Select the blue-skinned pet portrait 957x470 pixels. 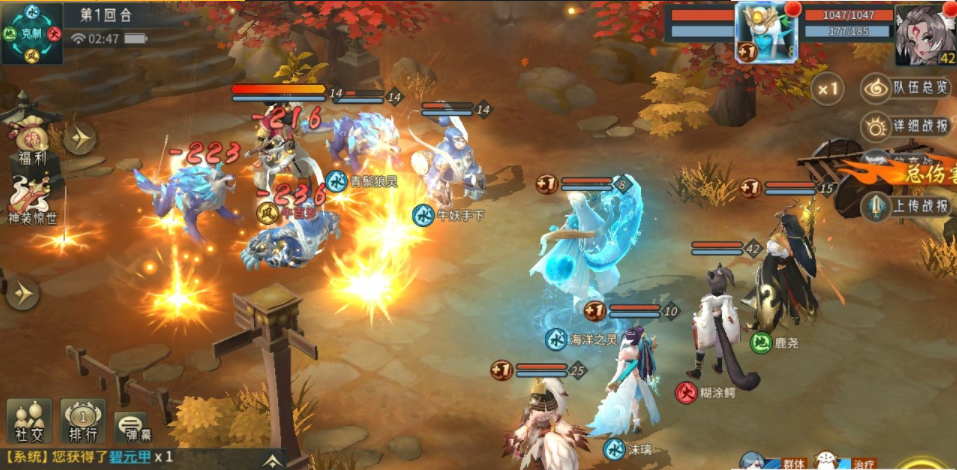pyautogui.click(x=767, y=32)
